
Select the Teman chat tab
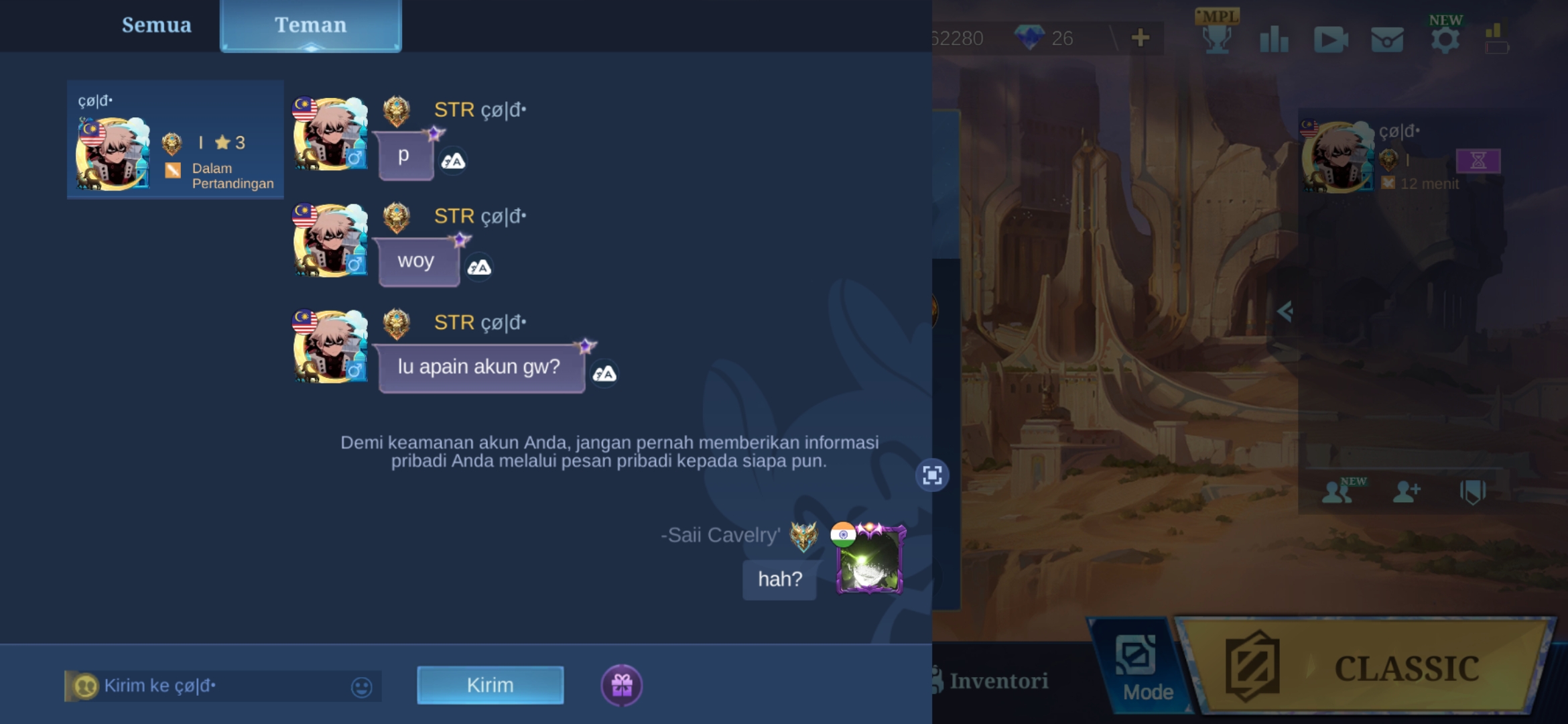310,25
